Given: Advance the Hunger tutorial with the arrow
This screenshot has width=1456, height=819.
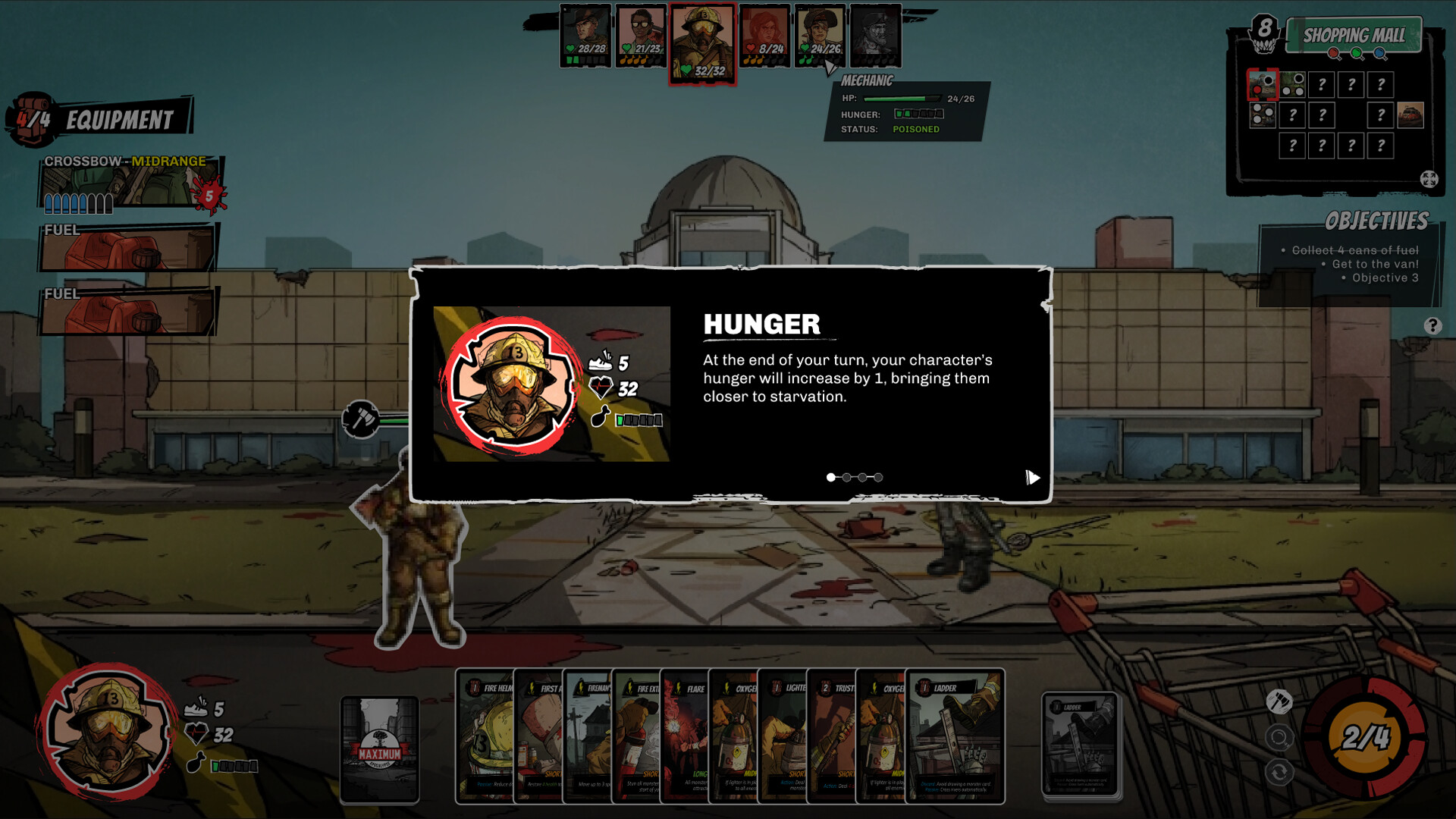Looking at the screenshot, I should click(1031, 478).
